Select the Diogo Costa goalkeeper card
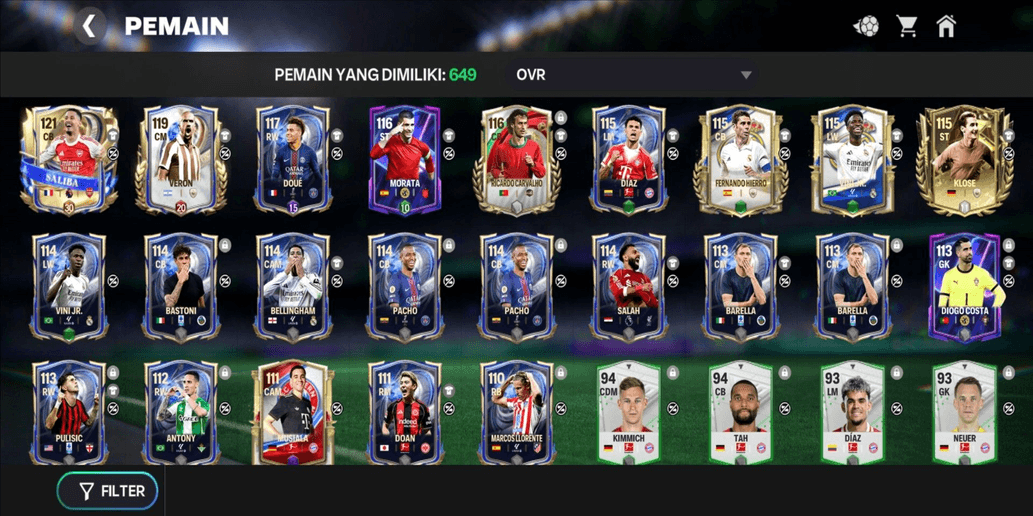This screenshot has width=1033, height=516. point(964,288)
